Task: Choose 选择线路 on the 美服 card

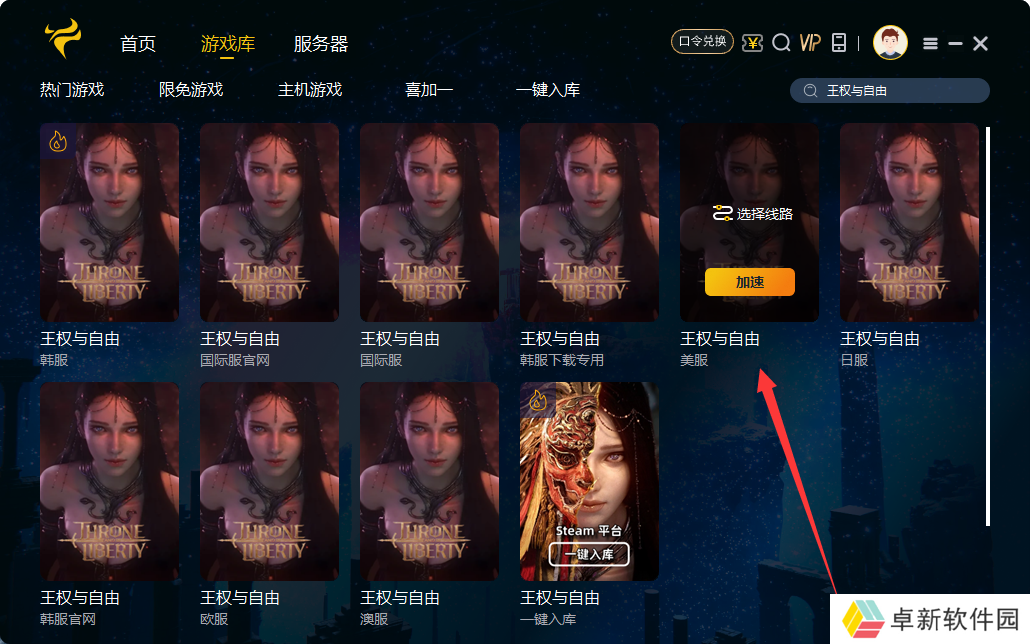Action: click(x=752, y=213)
